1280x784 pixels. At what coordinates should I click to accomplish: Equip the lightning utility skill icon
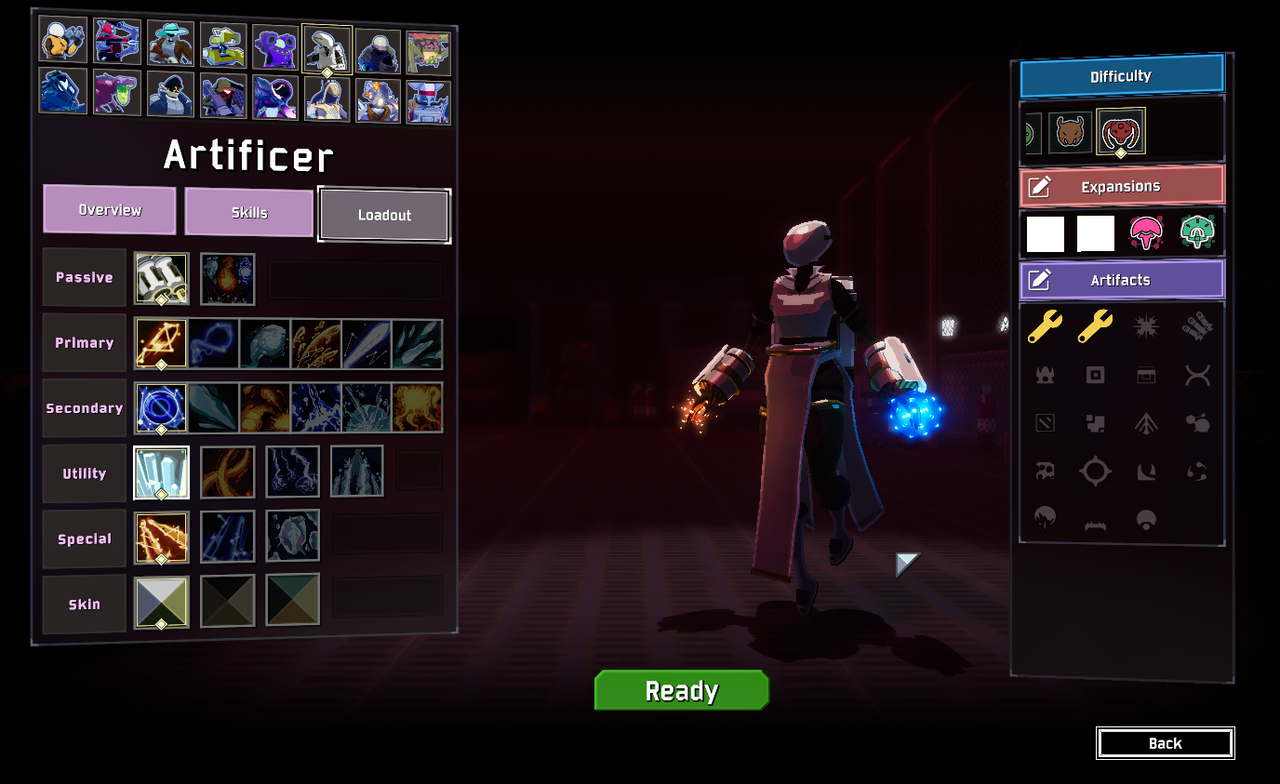click(293, 472)
